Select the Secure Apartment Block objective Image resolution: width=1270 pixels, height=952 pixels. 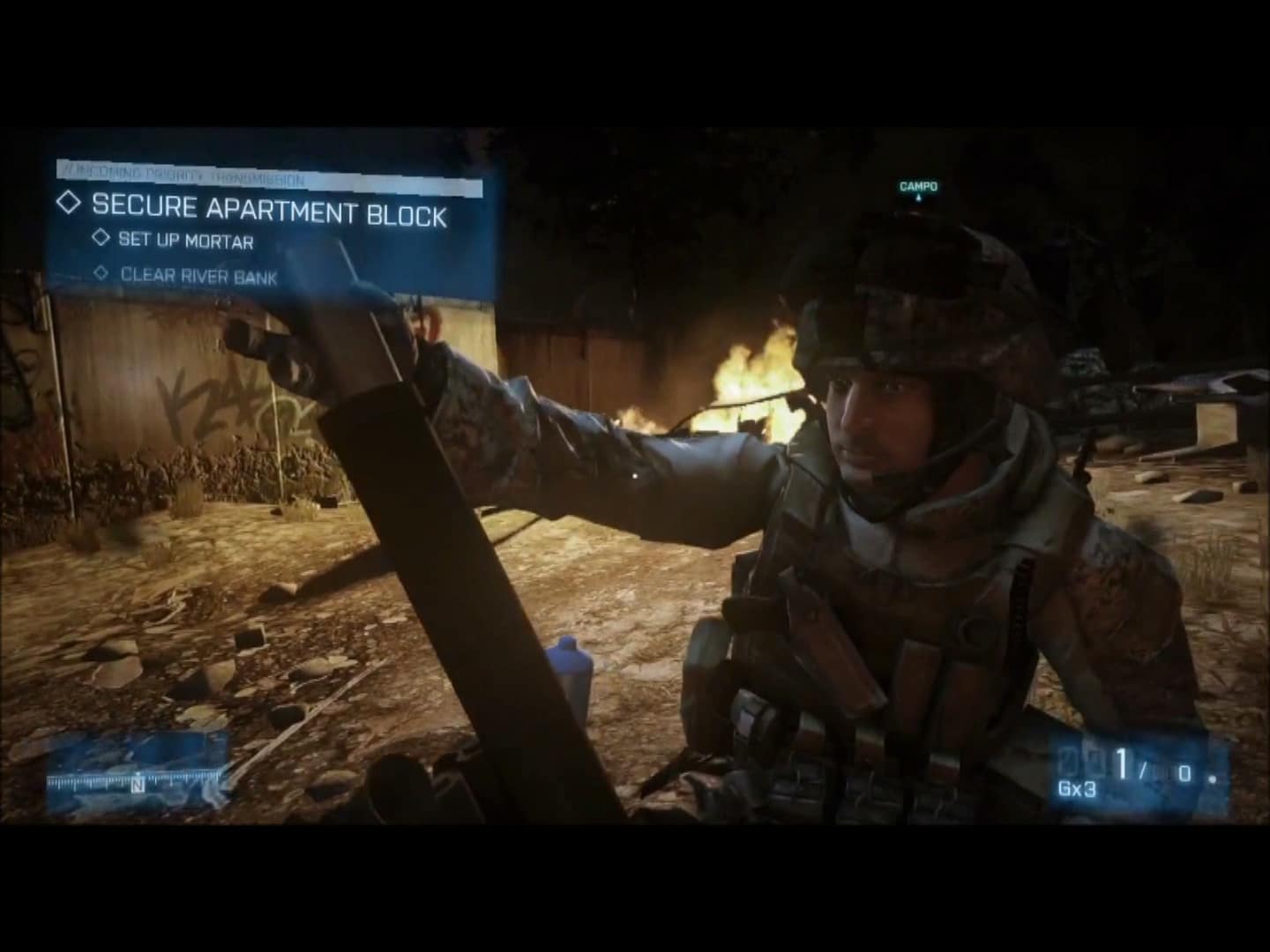(x=268, y=210)
